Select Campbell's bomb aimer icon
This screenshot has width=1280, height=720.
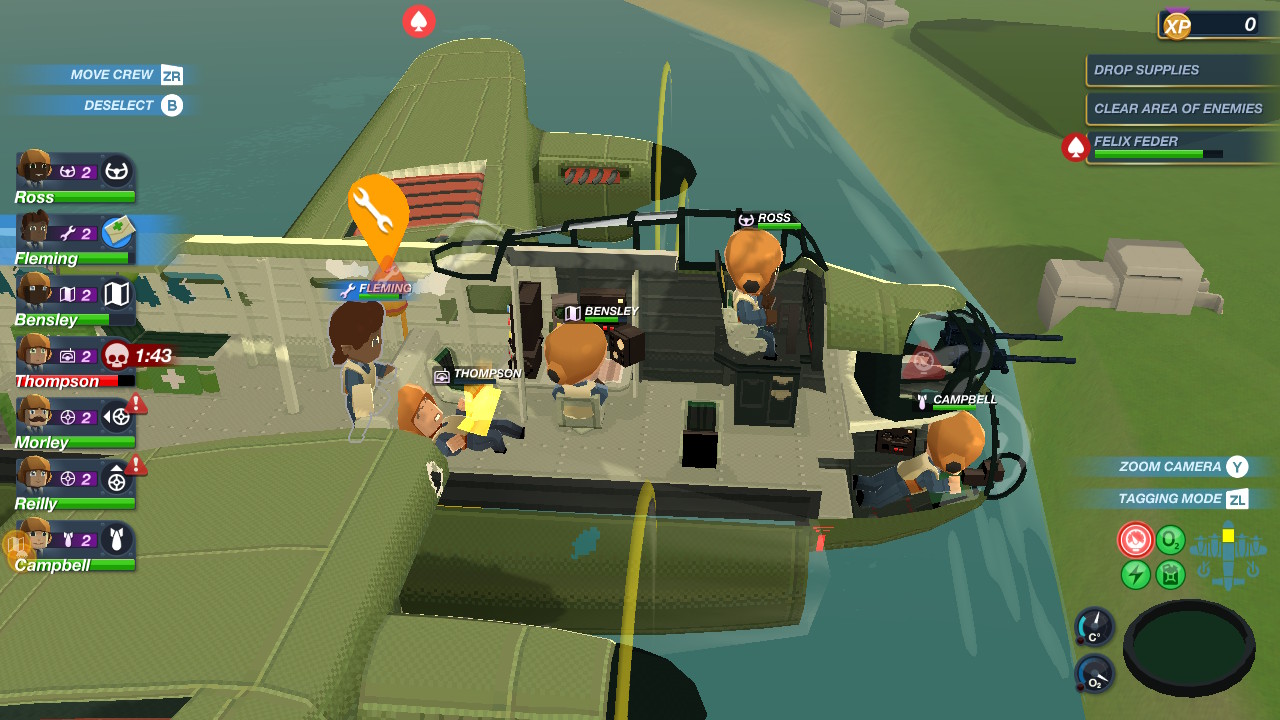click(117, 540)
